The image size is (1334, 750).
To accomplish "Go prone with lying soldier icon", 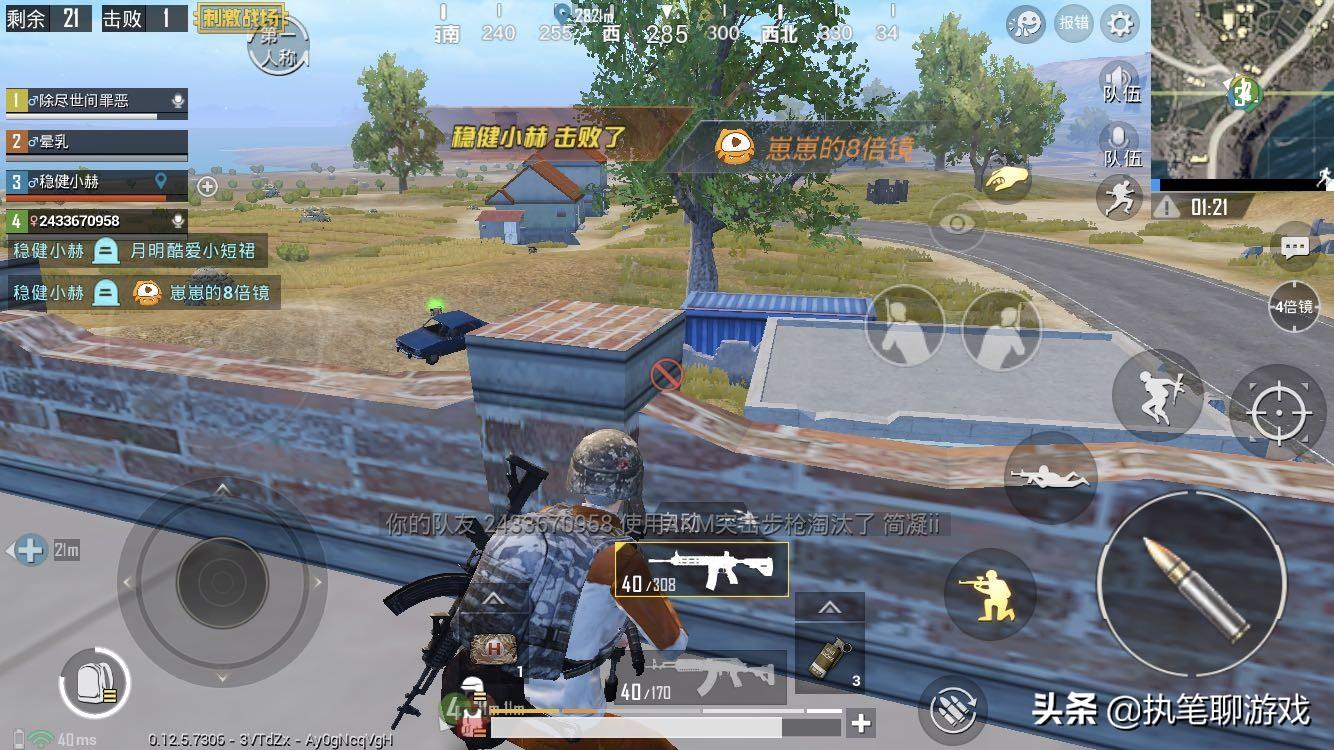I will [x=1049, y=477].
